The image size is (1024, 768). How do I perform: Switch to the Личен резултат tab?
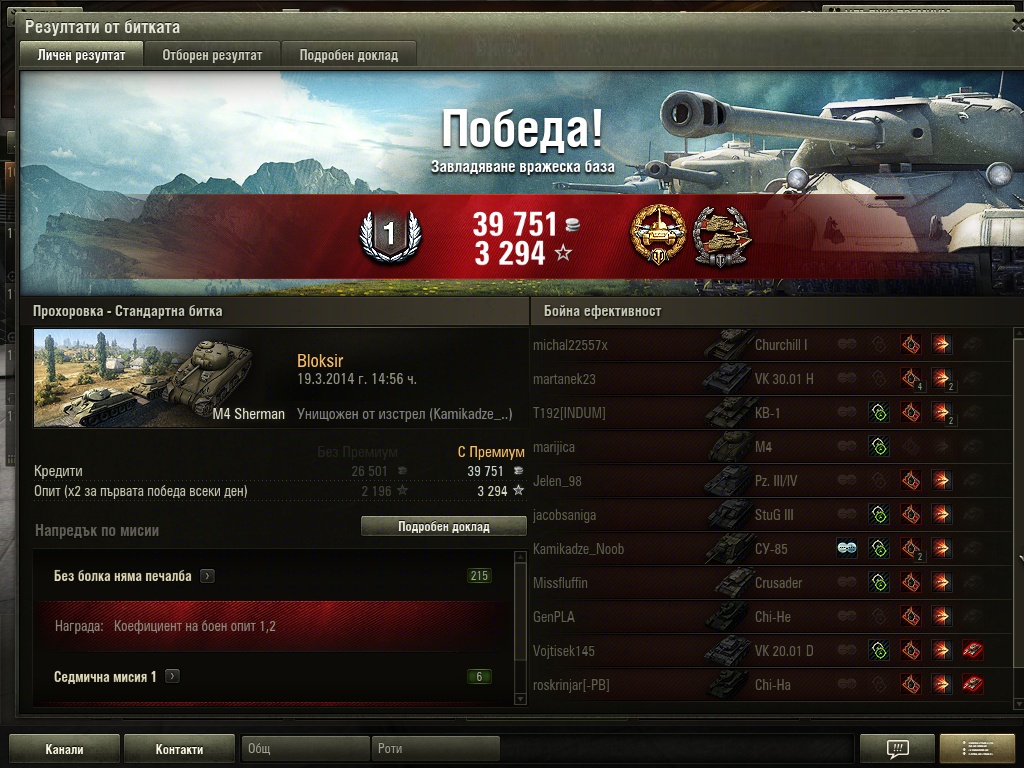[x=81, y=55]
